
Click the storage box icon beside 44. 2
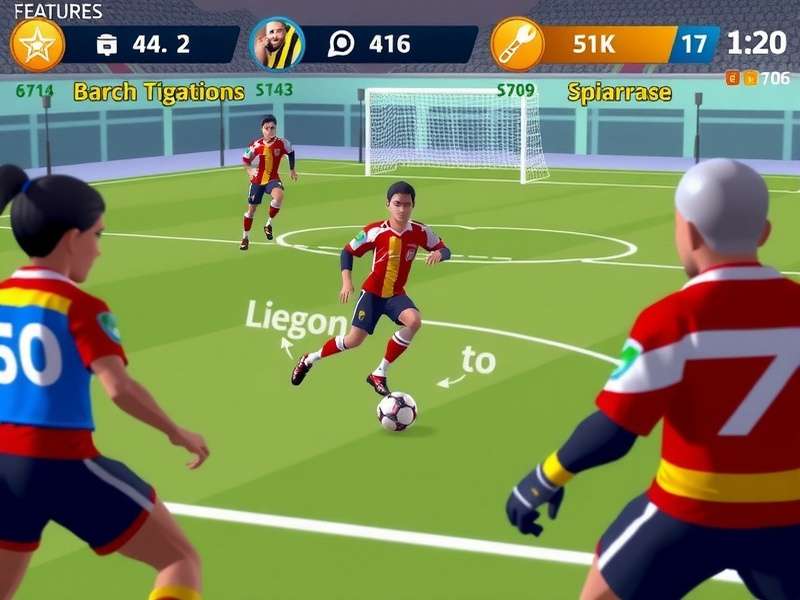coord(107,45)
